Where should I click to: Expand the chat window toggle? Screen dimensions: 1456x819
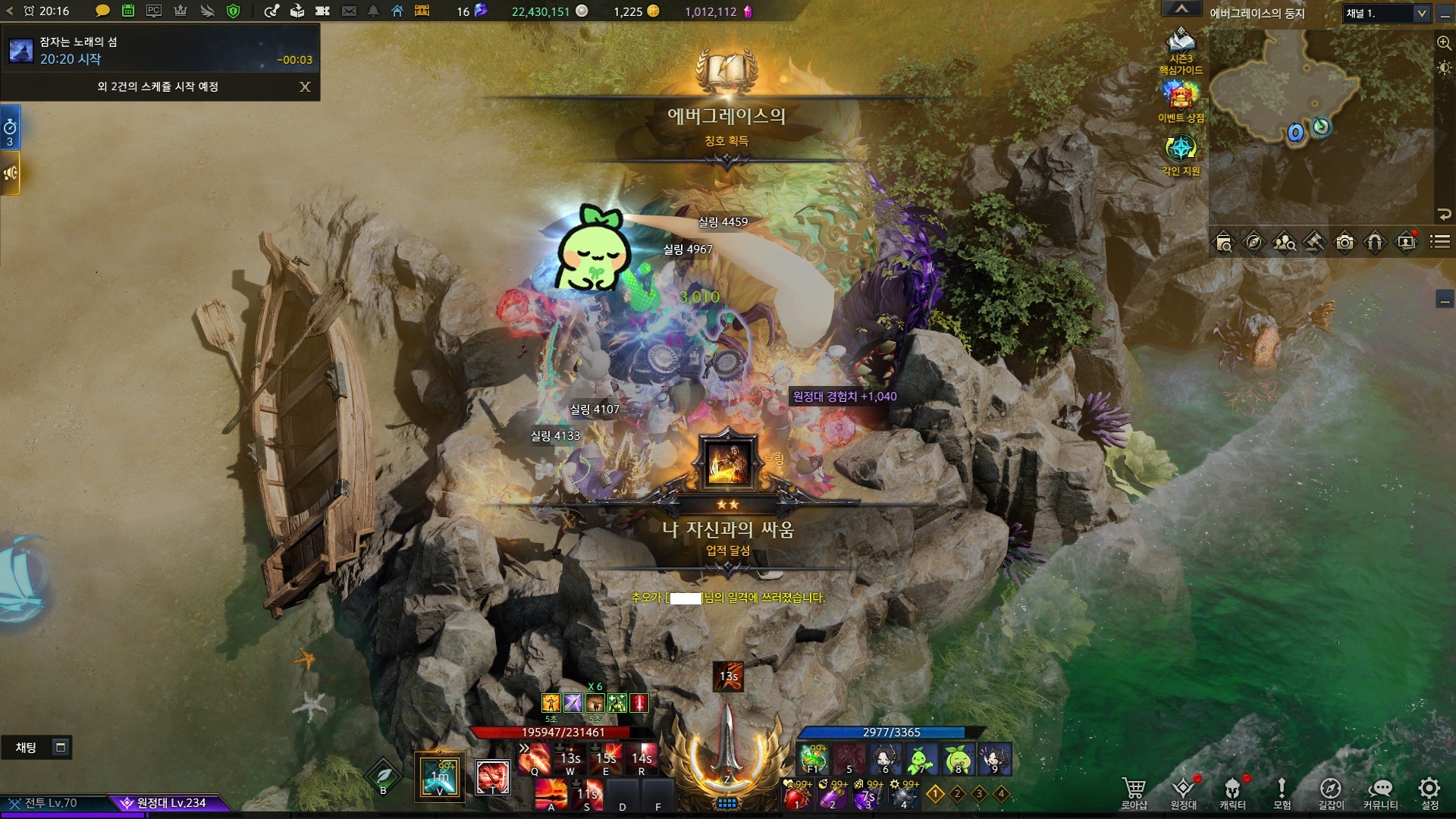tap(61, 748)
